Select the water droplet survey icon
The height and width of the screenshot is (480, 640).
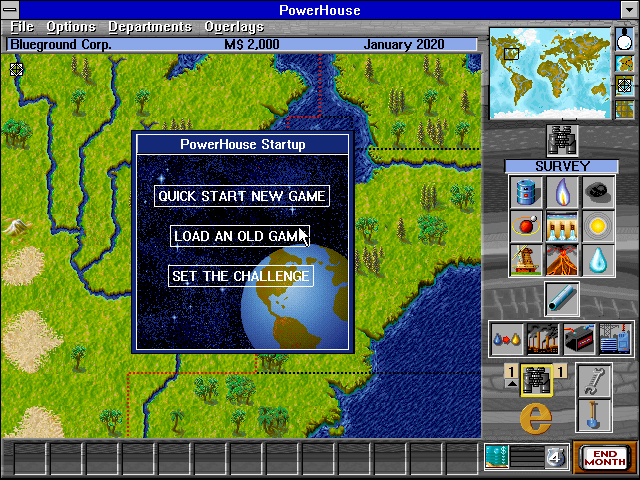click(x=597, y=260)
